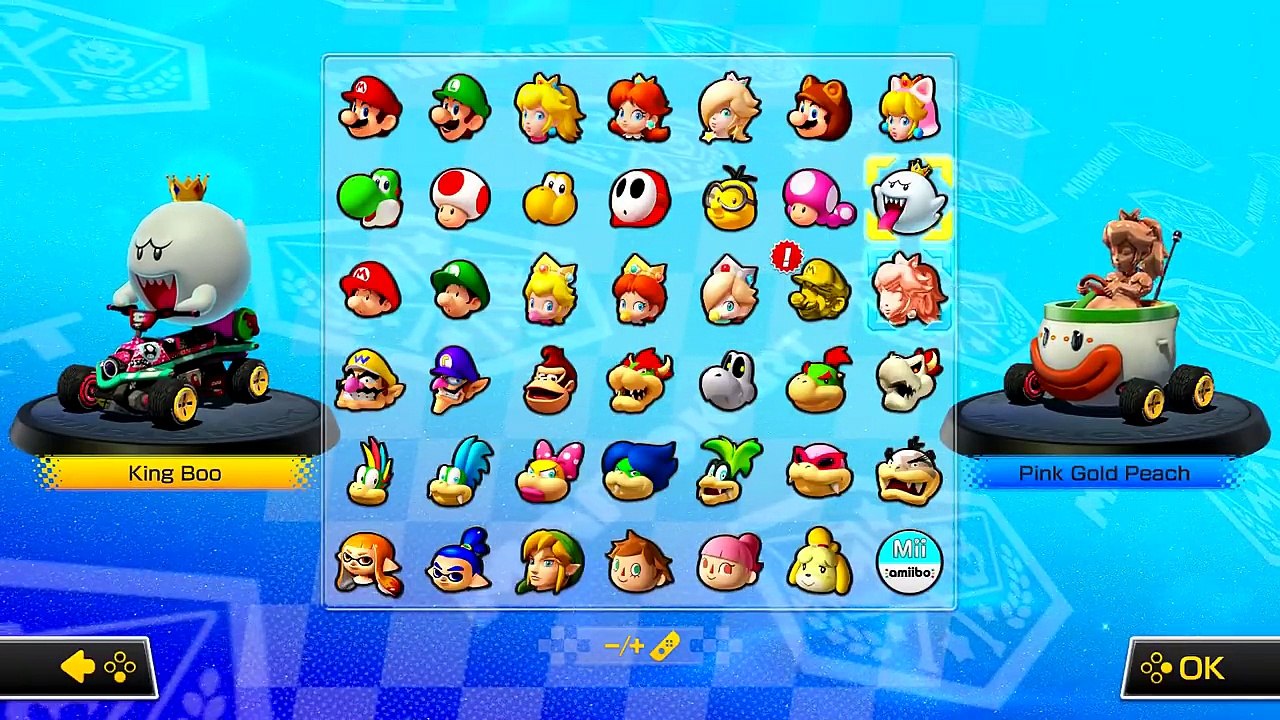
Task: Select Yoshi's character icon
Action: click(x=369, y=198)
